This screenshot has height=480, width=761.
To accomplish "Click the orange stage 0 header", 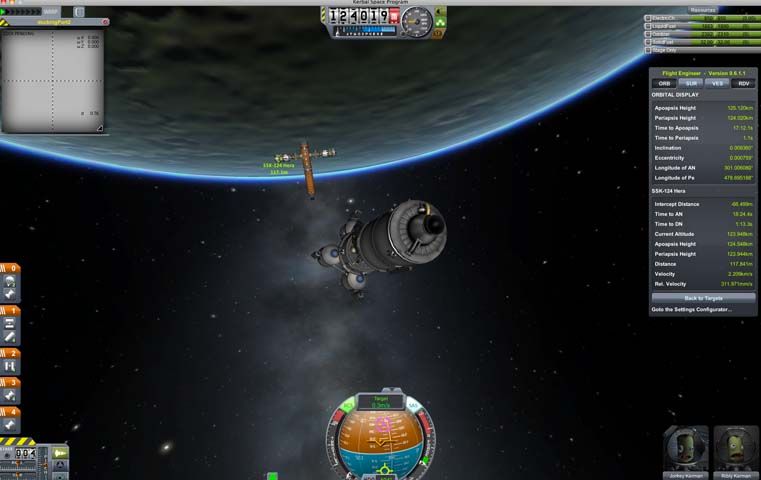I will point(10,268).
